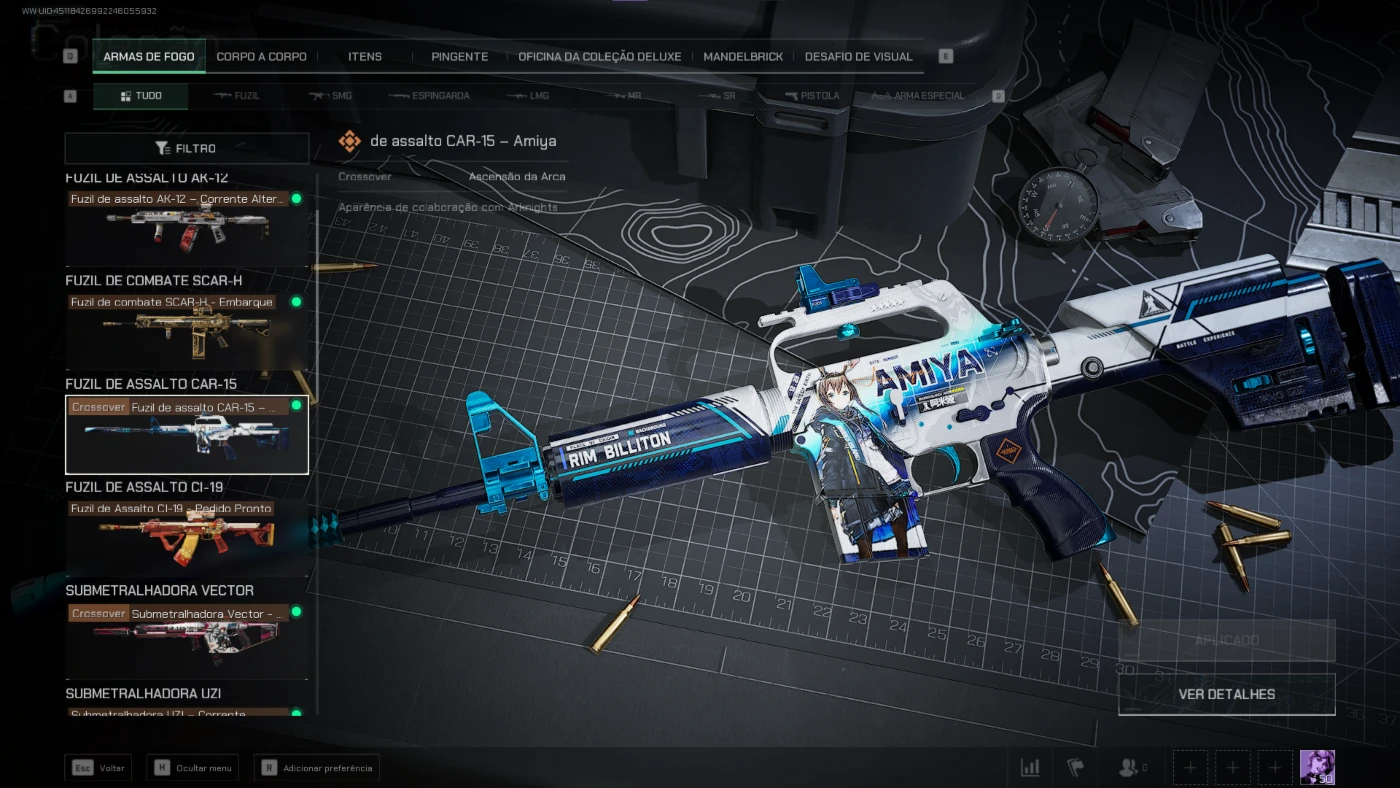Image resolution: width=1400 pixels, height=788 pixels.
Task: Open the stats bar chart icon
Action: 1030,767
